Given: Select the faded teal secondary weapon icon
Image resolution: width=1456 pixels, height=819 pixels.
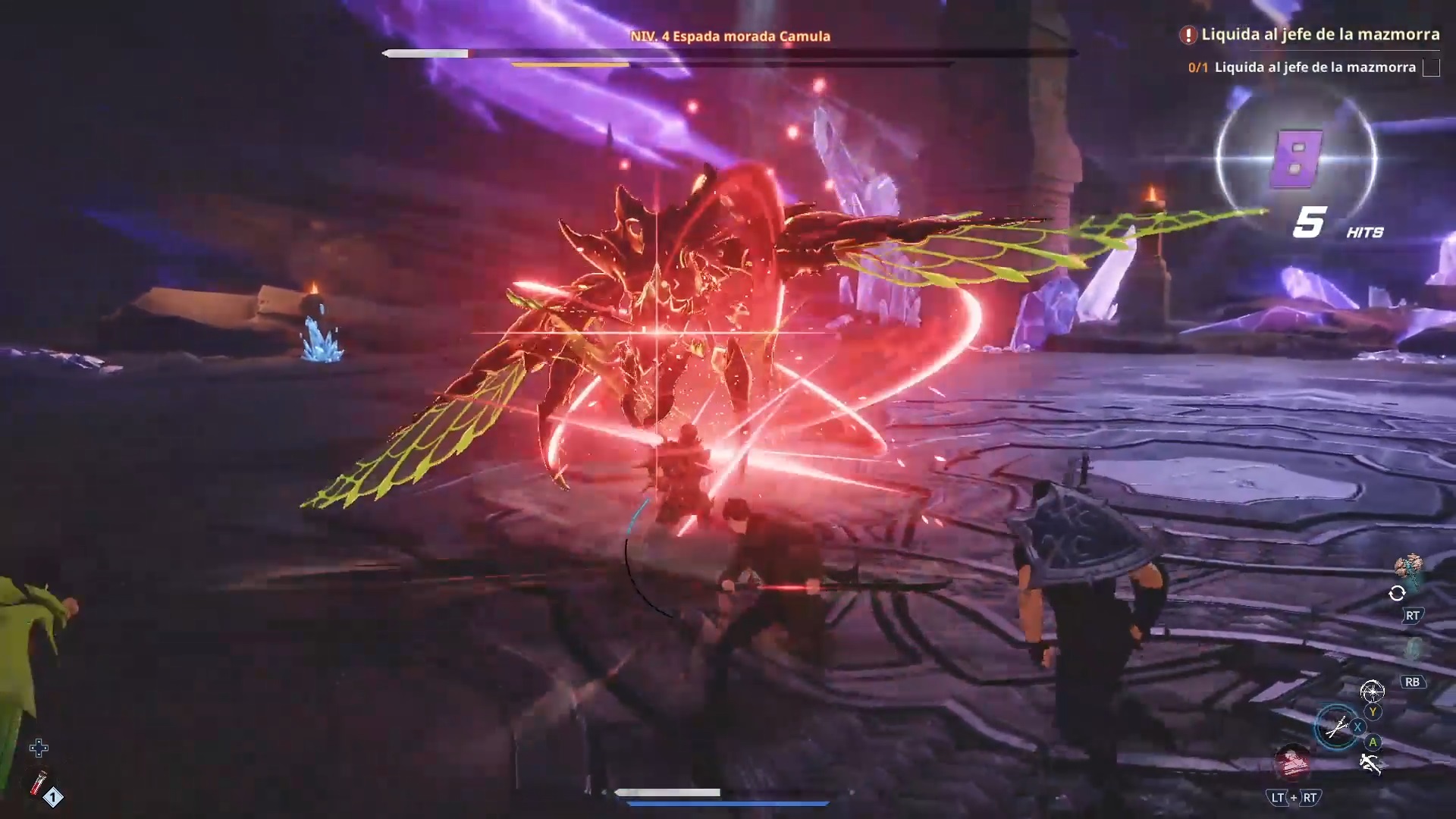Looking at the screenshot, I should [x=1413, y=649].
